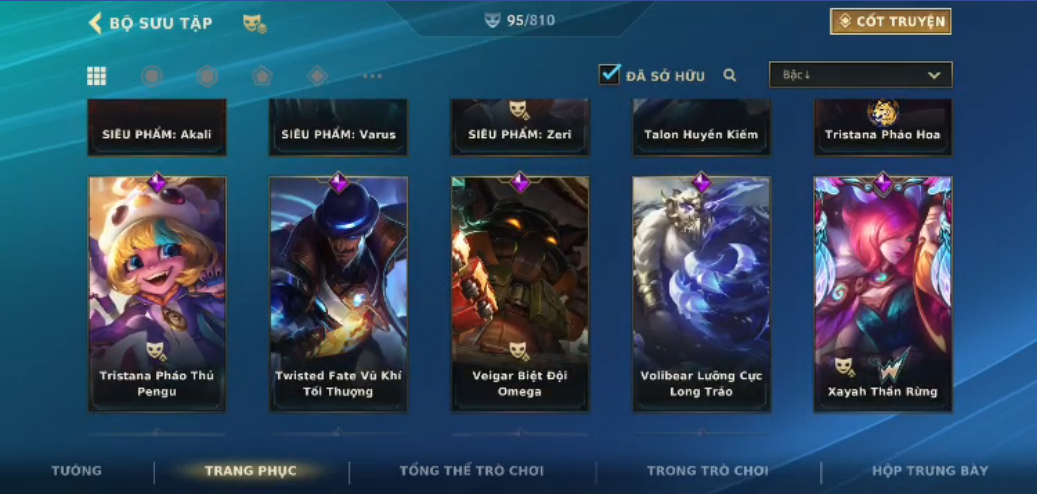Open the Trong Trò Chơi tab
The width and height of the screenshot is (1037, 494).
tap(708, 471)
